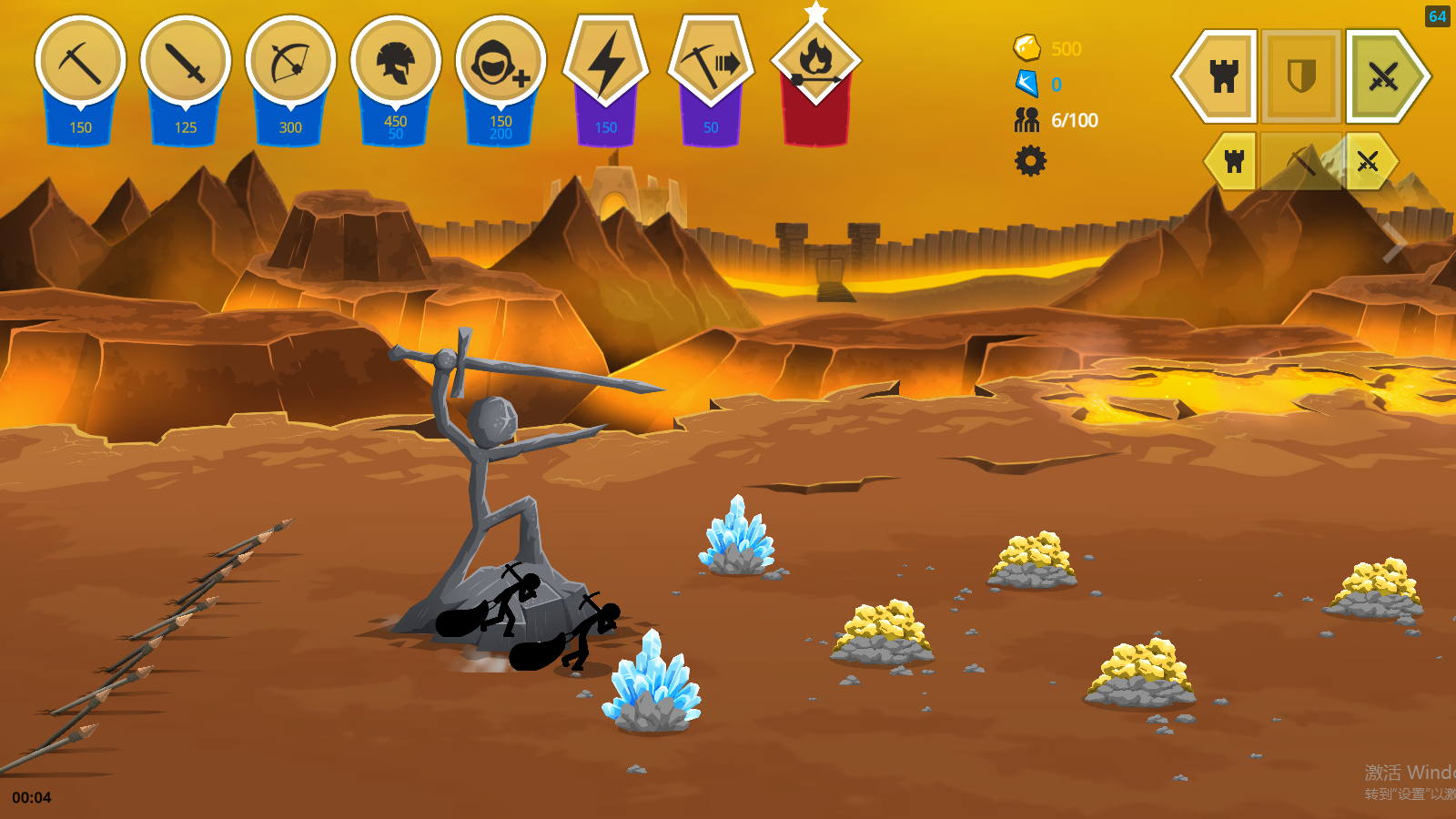Click the small pickaxe mining button
Screen dimensions: 1456x819
click(1301, 162)
